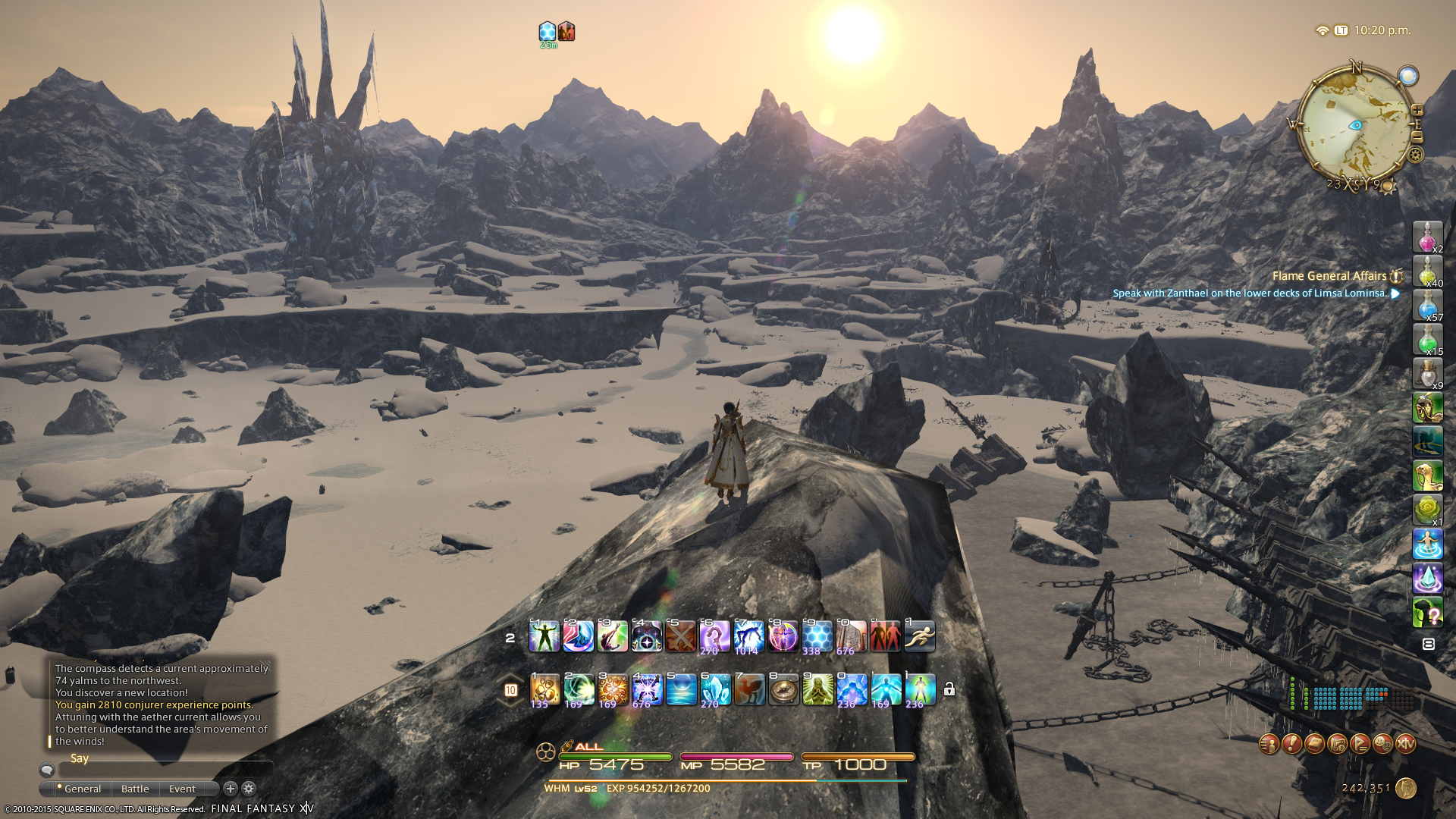1456x819 pixels.
Task: Activate the Sprint running-figure ability
Action: tap(920, 636)
